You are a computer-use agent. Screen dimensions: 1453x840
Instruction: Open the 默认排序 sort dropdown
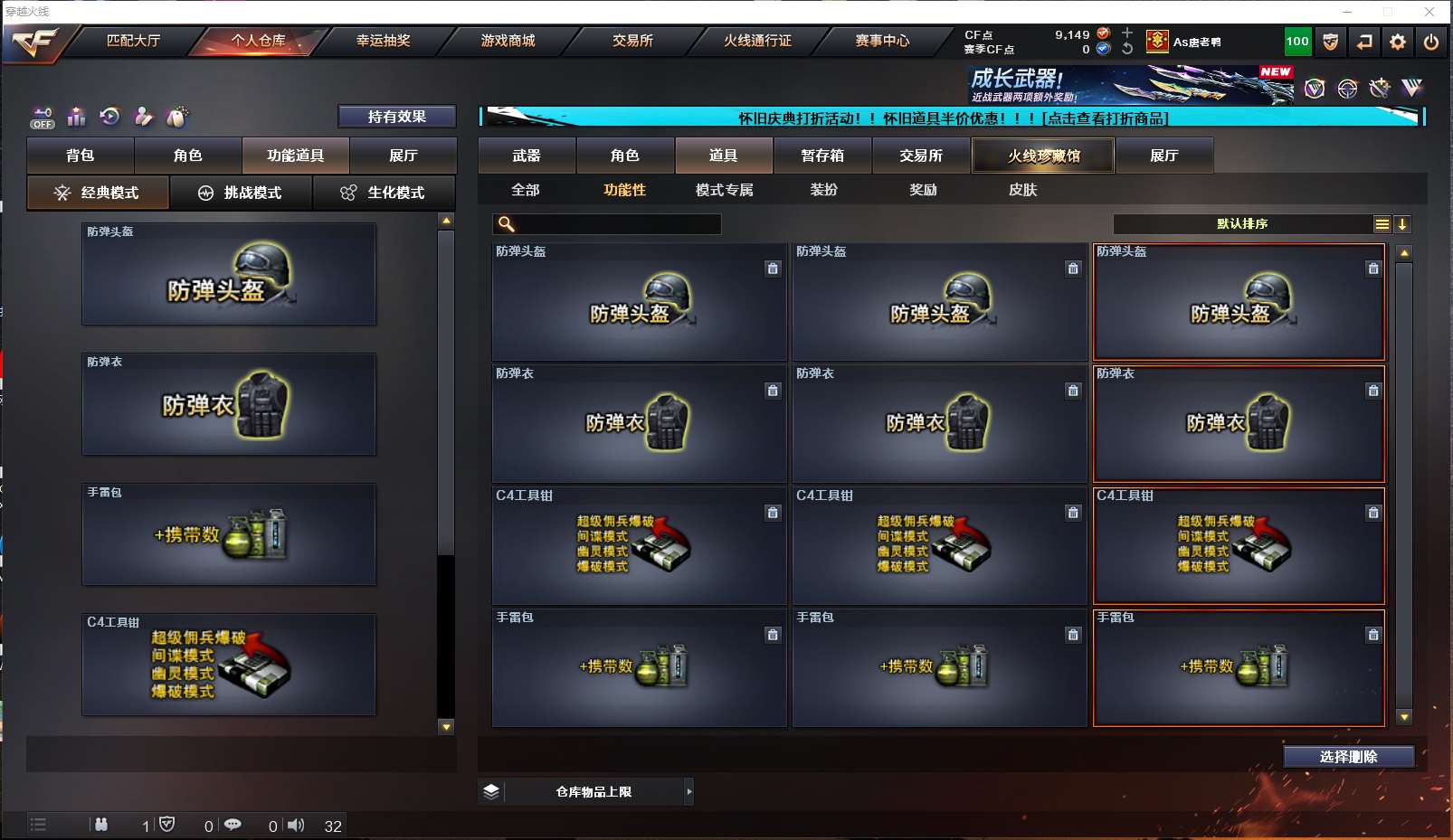(x=1243, y=224)
